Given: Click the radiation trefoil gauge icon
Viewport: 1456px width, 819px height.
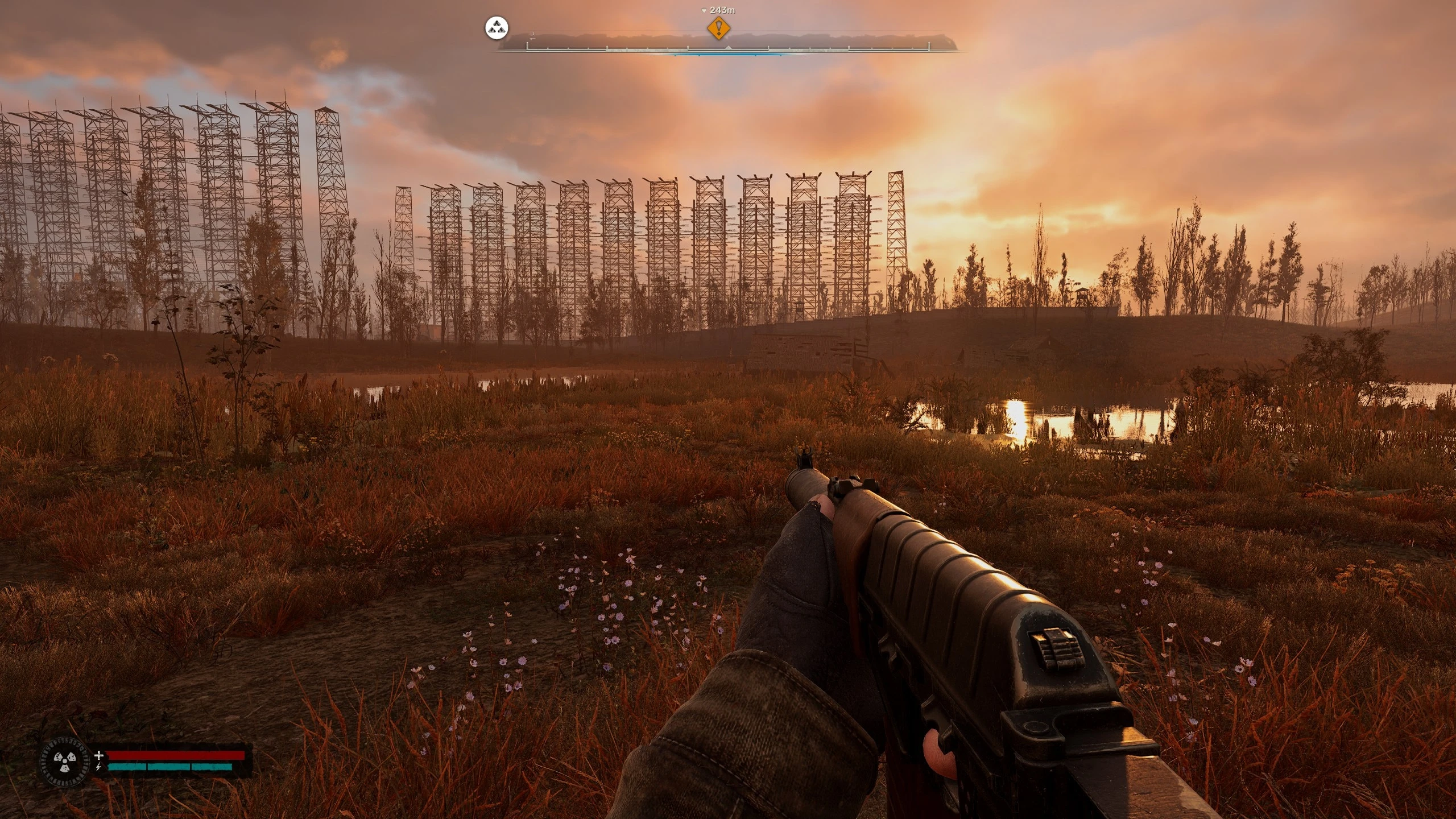Looking at the screenshot, I should point(65,761).
